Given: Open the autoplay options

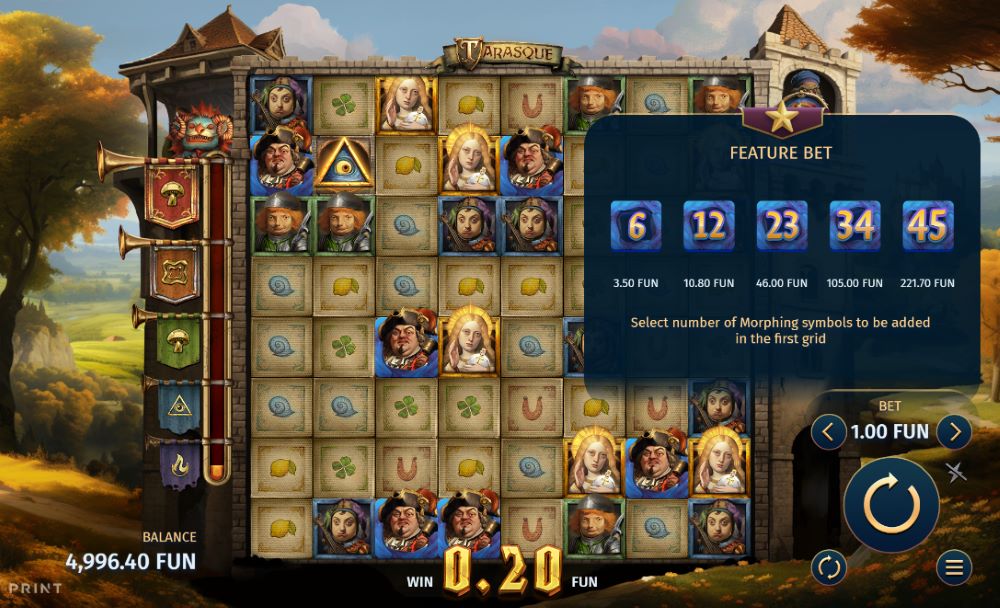Looking at the screenshot, I should coord(828,567).
